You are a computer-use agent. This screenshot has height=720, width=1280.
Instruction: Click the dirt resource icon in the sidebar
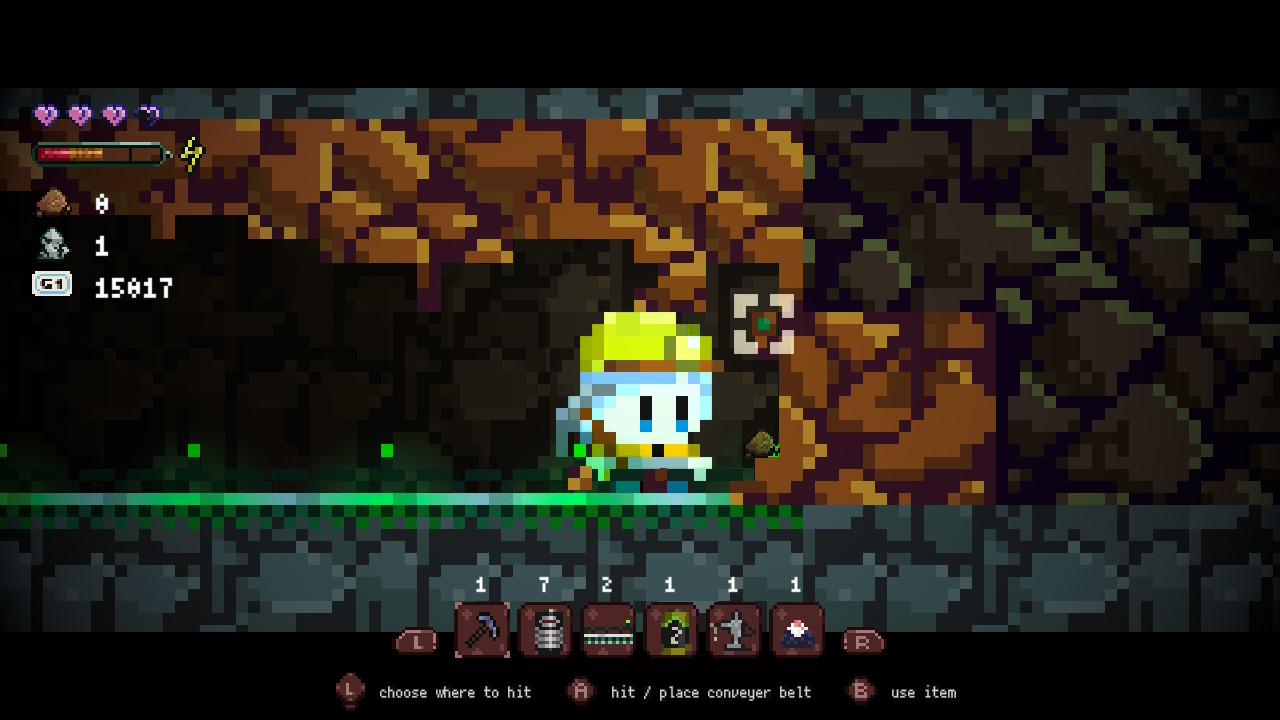coord(52,201)
